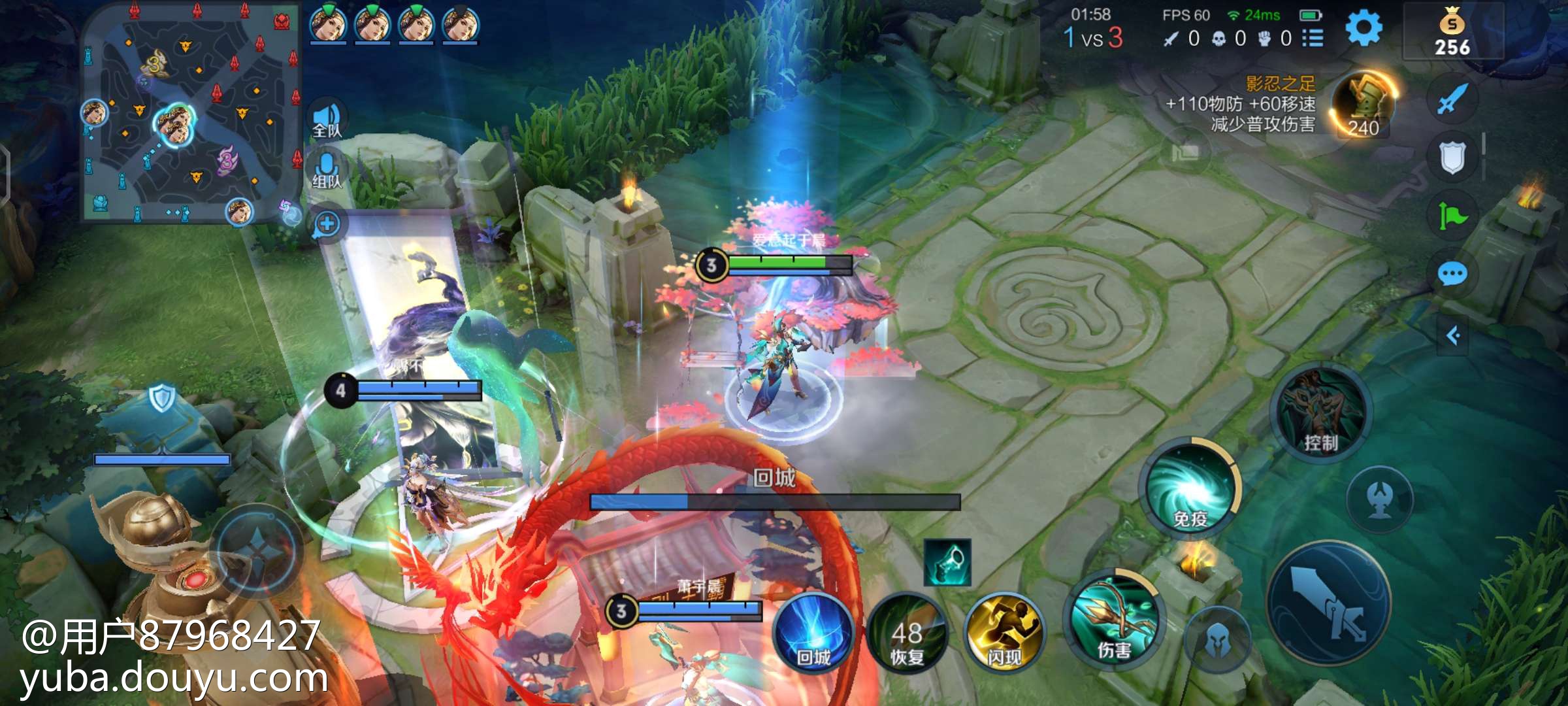Activate the 伤害 damage skill
Viewport: 1568px width, 706px height.
(1114, 621)
